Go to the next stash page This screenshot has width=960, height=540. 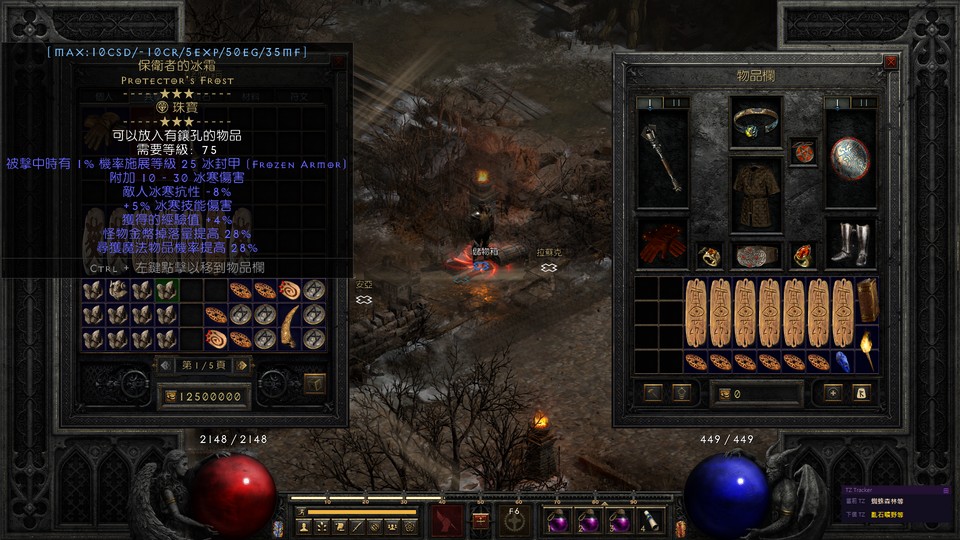(x=242, y=365)
